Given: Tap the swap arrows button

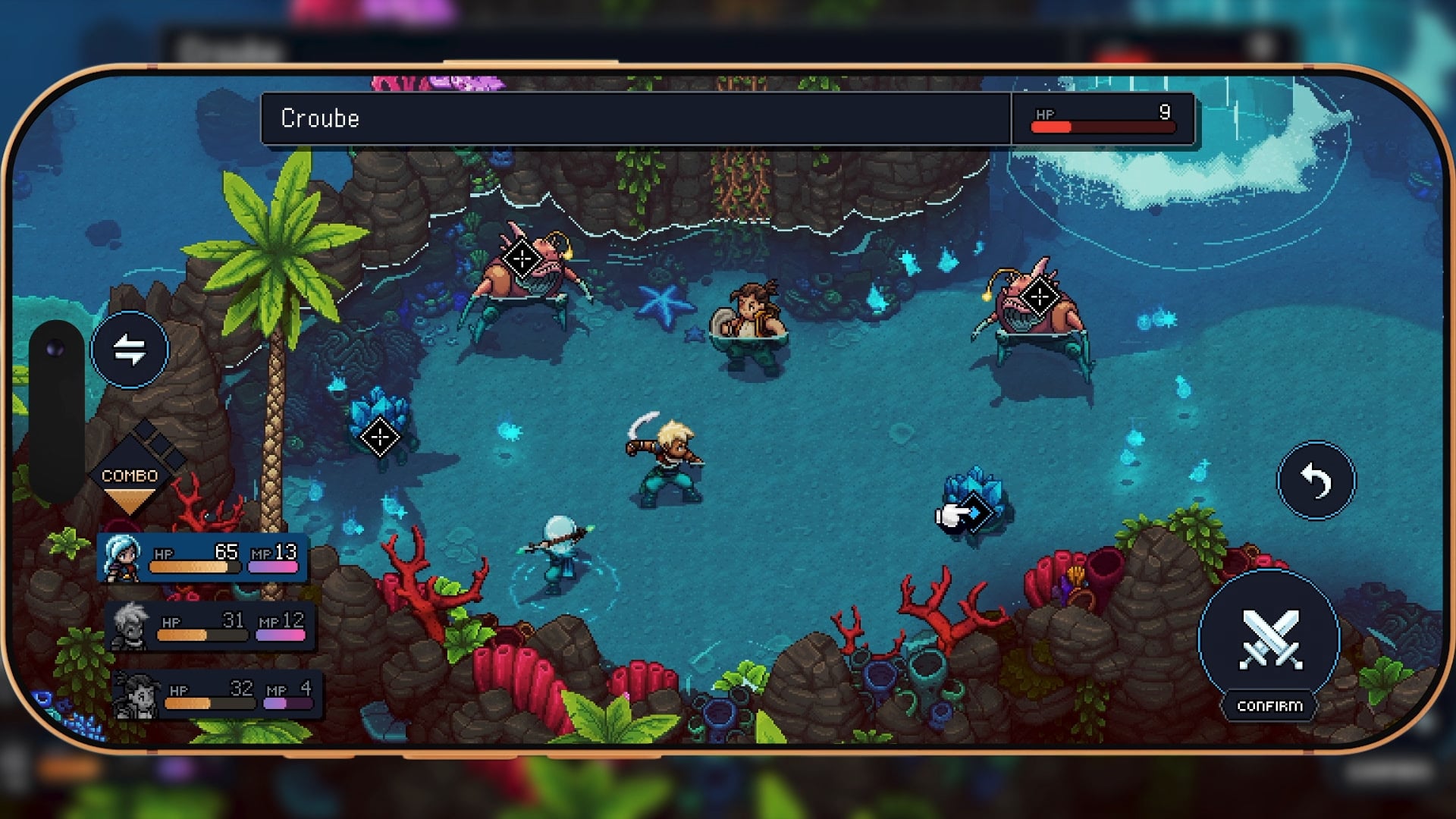Looking at the screenshot, I should coord(130,350).
